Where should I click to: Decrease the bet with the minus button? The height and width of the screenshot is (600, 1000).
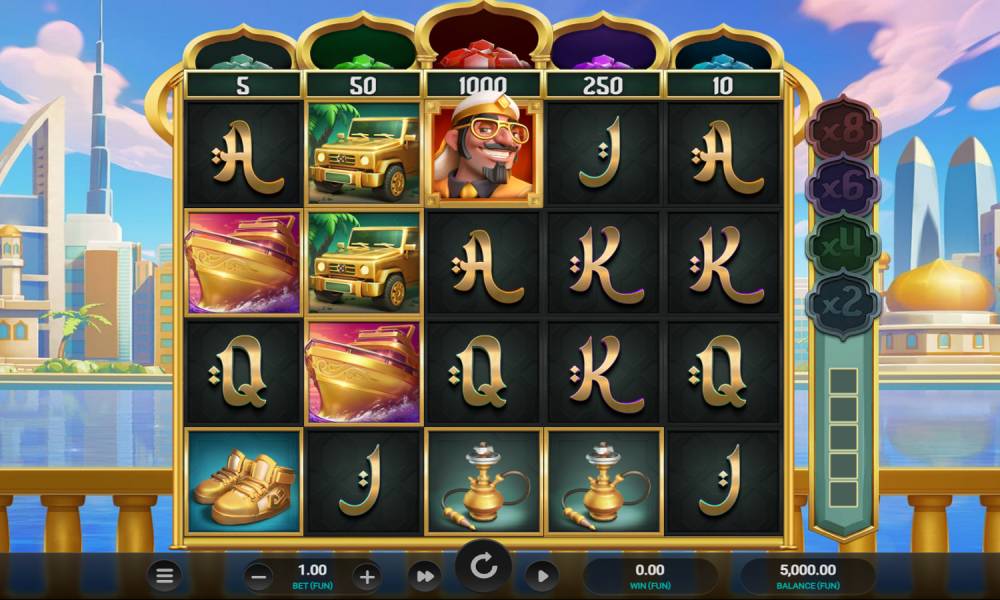[x=258, y=576]
